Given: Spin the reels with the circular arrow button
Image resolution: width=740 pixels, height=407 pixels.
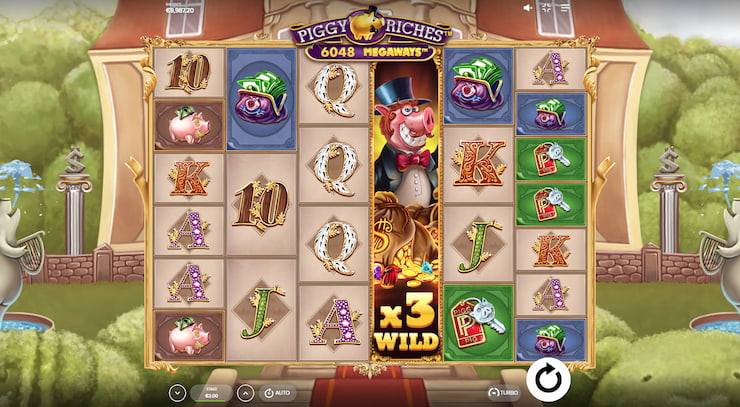Looking at the screenshot, I should (547, 380).
